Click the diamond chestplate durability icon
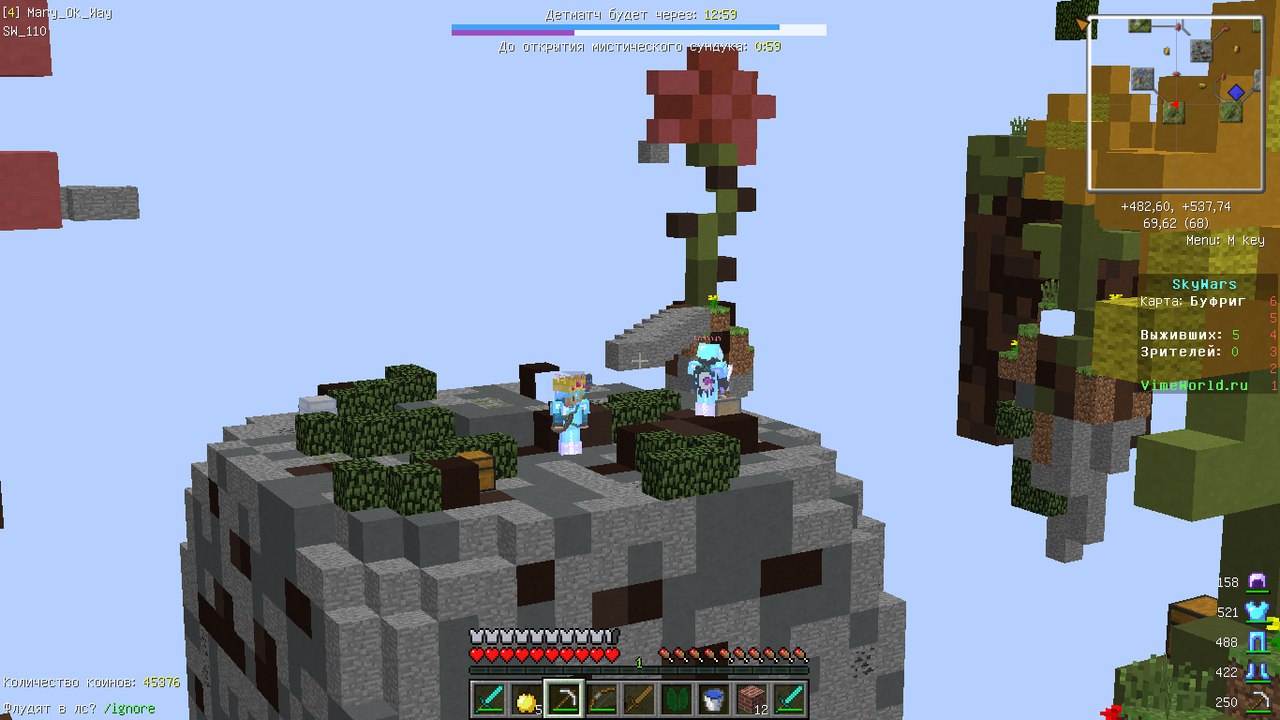 tap(1257, 612)
